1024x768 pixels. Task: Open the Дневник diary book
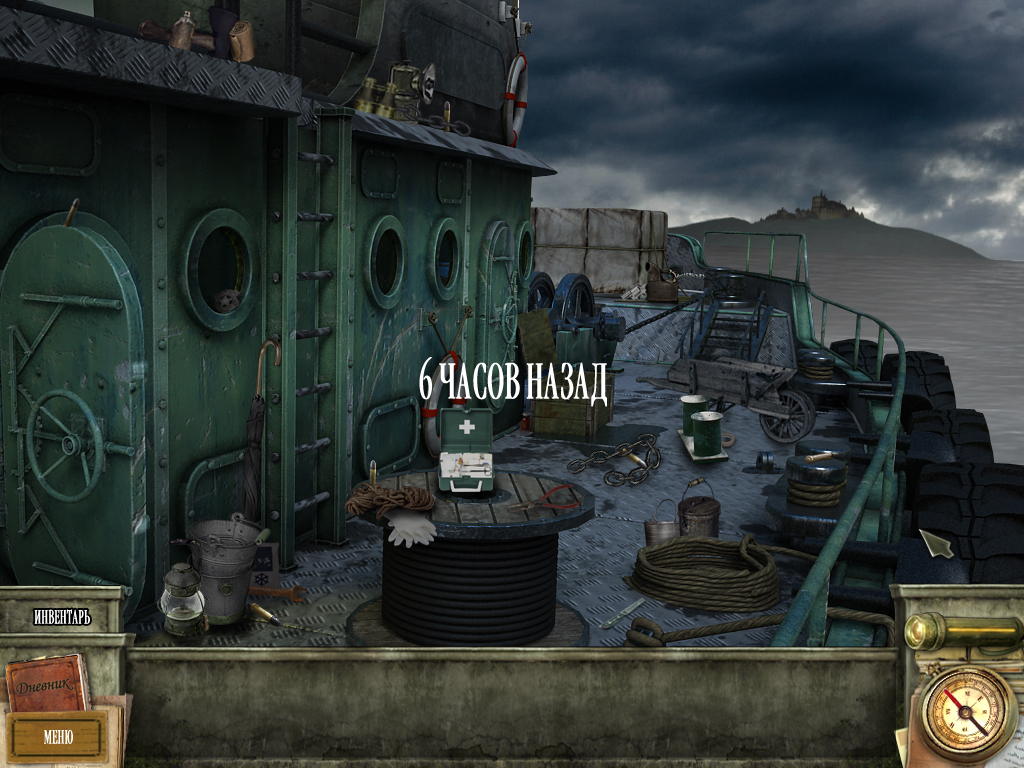click(x=47, y=682)
